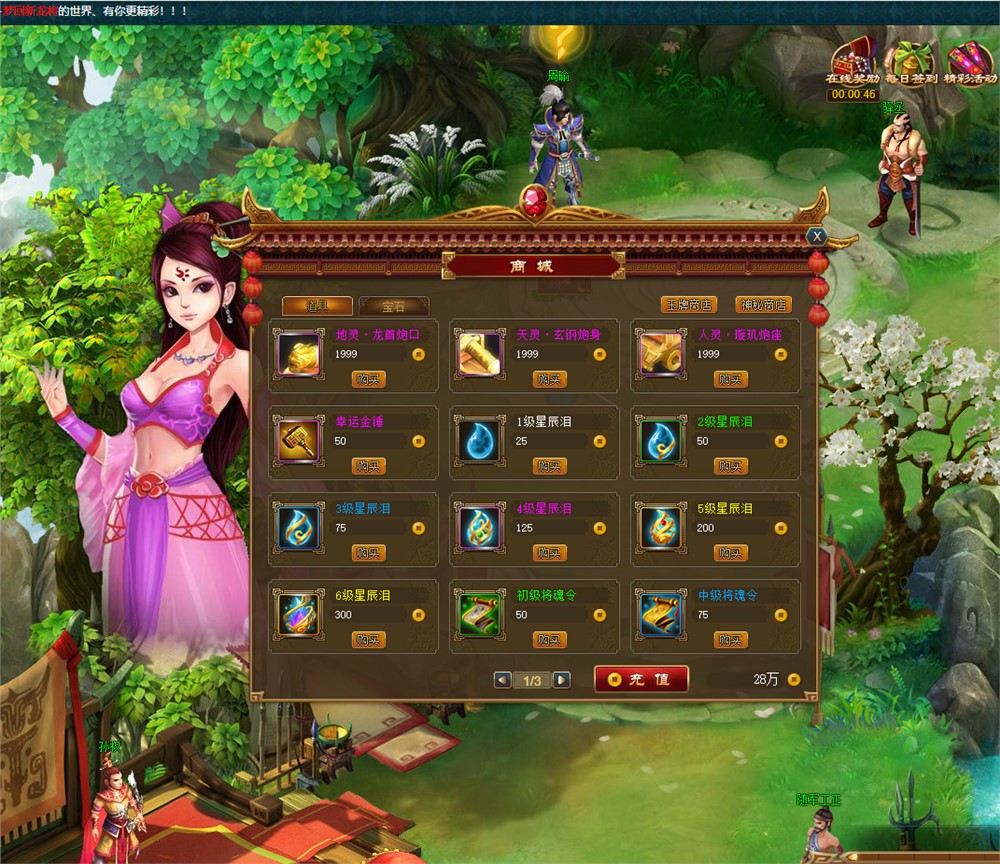Click the 中级将魂令 item icon
This screenshot has height=864, width=1000.
(660, 615)
